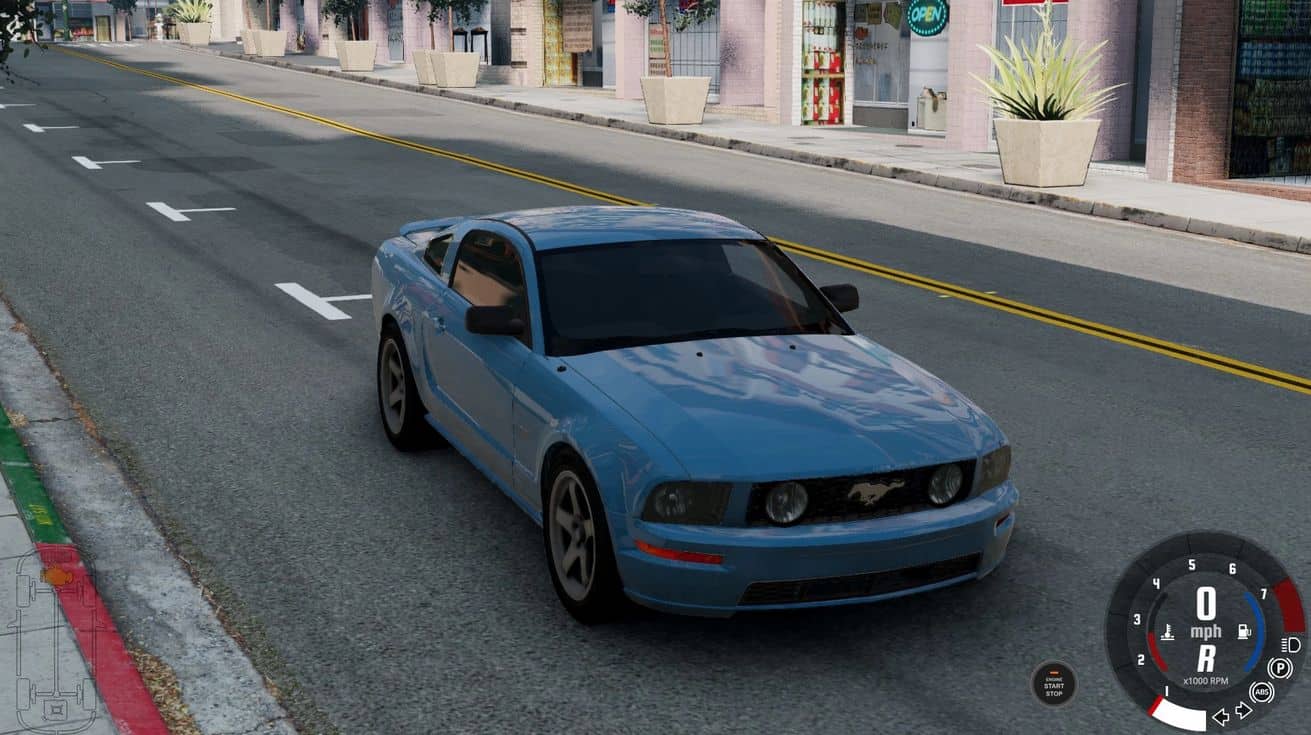Viewport: 1311px width, 735px height.
Task: Turn on the right turn signal arrow
Action: (1243, 710)
